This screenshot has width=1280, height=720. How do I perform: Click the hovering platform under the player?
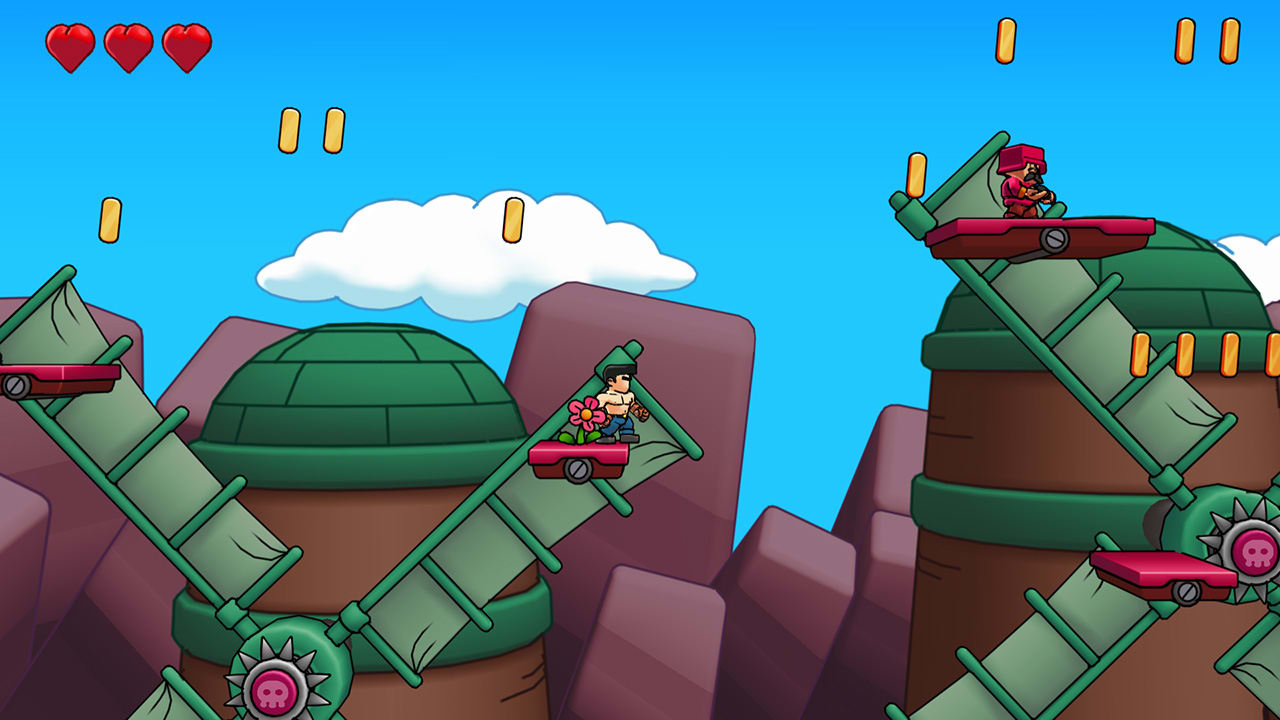click(x=578, y=457)
